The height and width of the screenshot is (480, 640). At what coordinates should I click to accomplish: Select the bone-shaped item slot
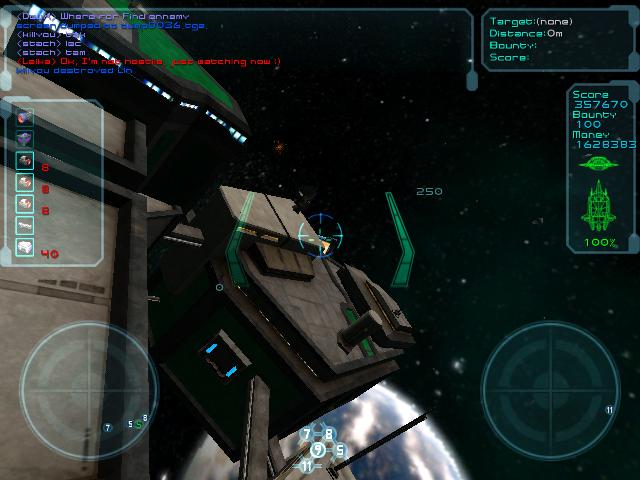[25, 226]
